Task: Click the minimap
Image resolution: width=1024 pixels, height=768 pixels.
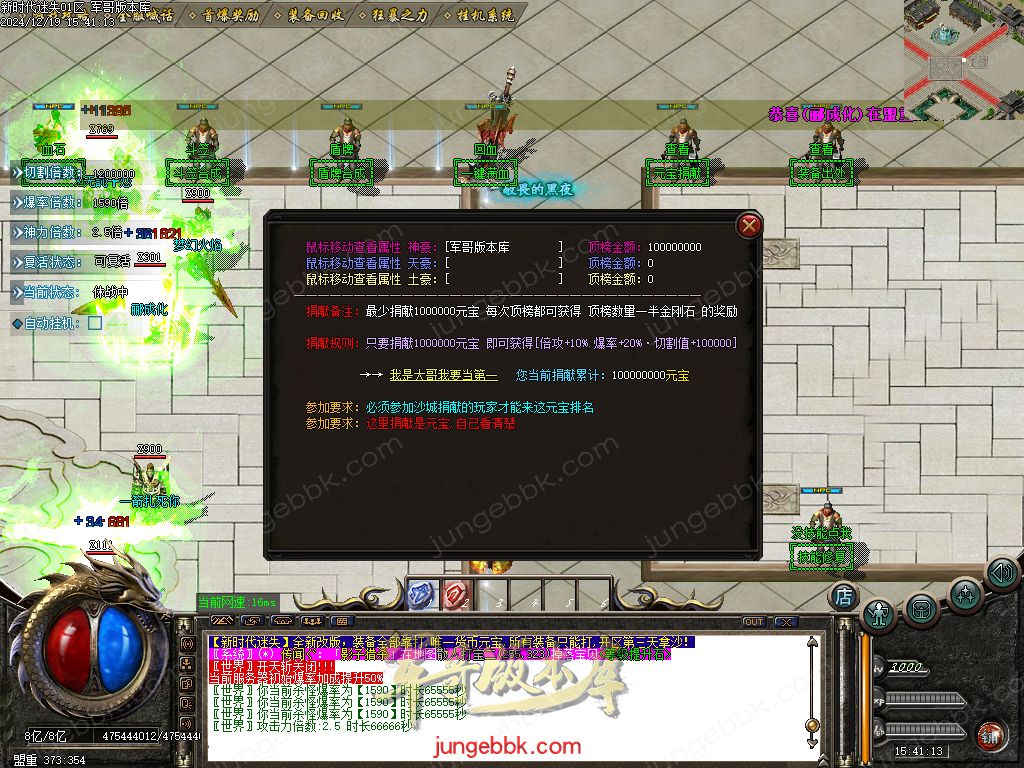Action: pos(963,58)
